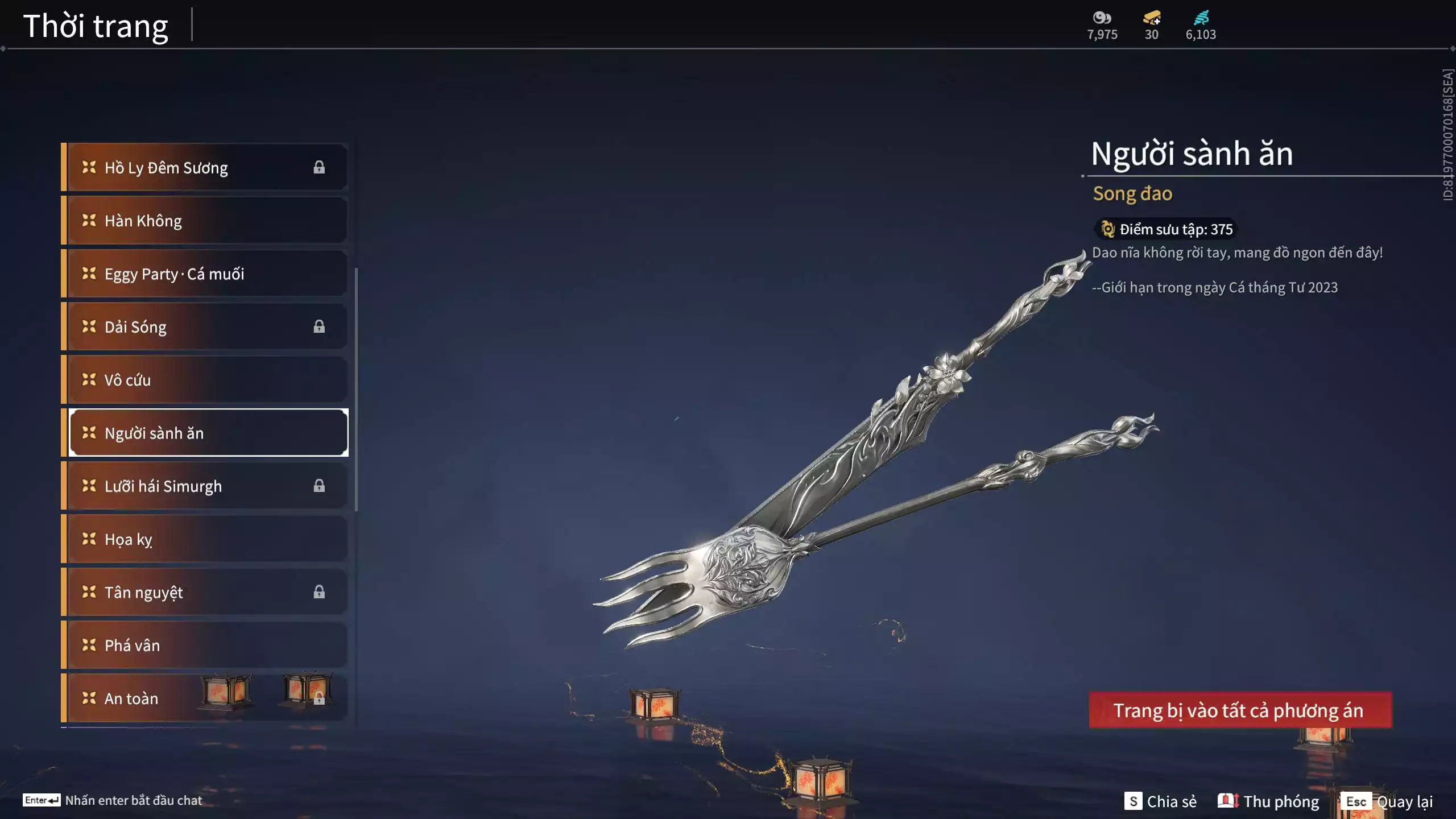Choose the Phá vân skin
The image size is (1456, 819).
click(205, 645)
